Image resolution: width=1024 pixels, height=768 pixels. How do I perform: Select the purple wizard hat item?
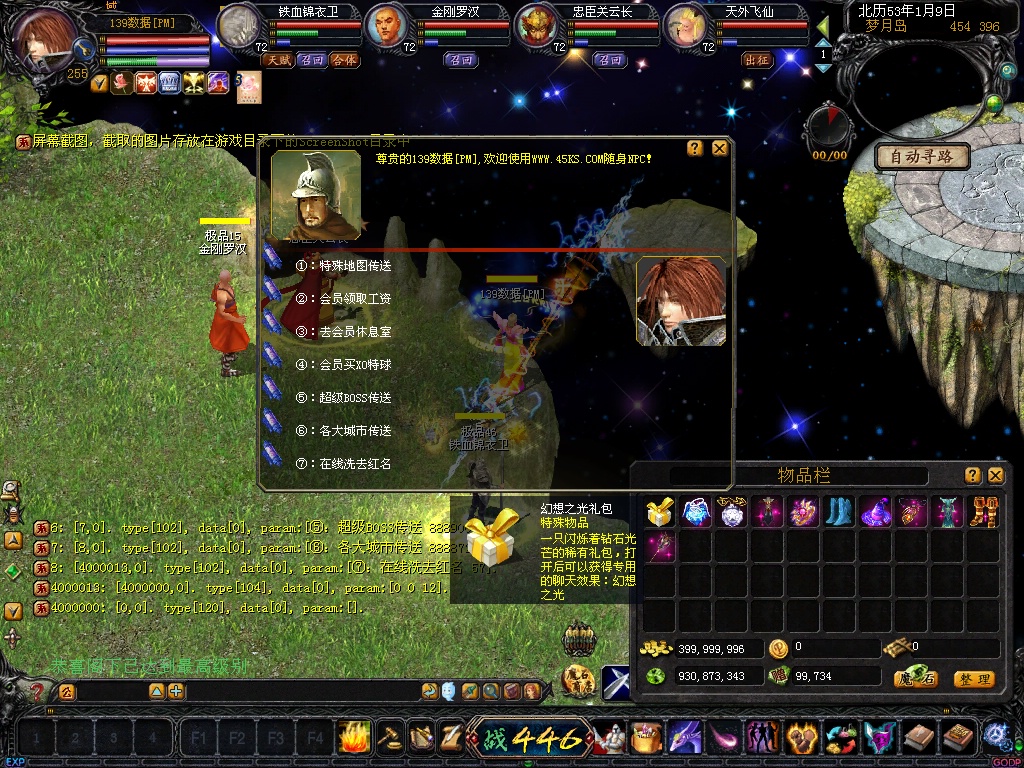coord(876,513)
